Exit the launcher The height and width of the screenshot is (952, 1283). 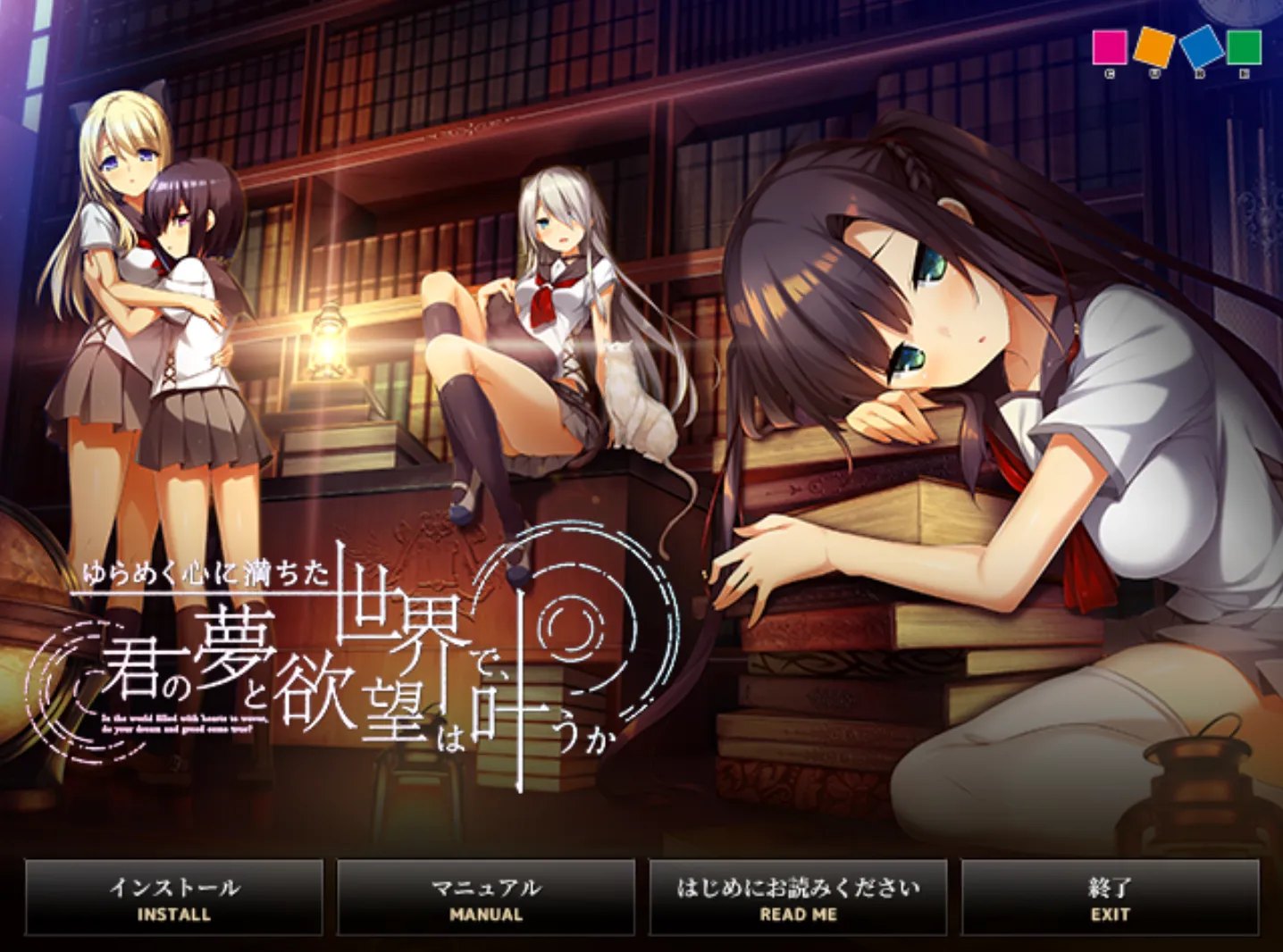point(1110,898)
